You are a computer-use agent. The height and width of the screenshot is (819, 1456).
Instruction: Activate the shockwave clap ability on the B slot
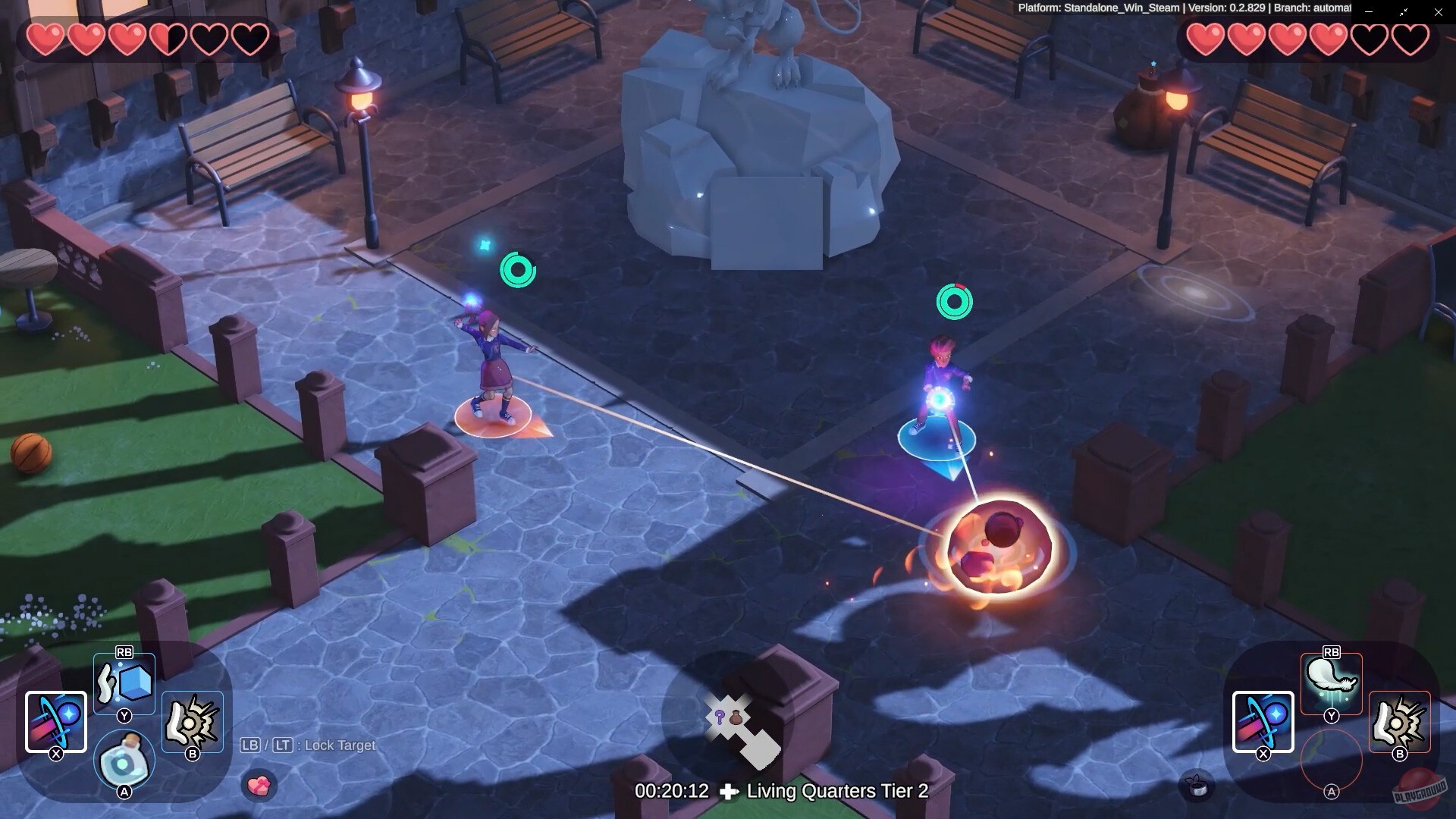192,719
